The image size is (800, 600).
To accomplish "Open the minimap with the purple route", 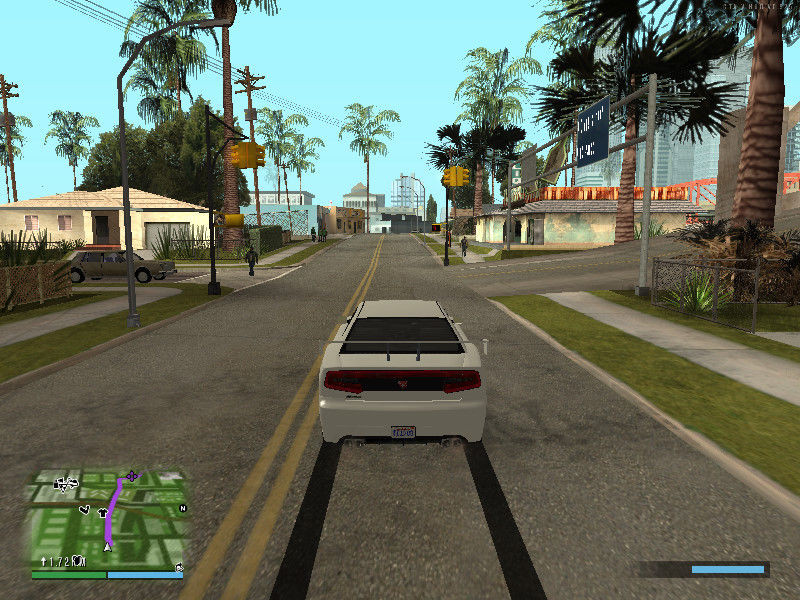I will tap(108, 518).
